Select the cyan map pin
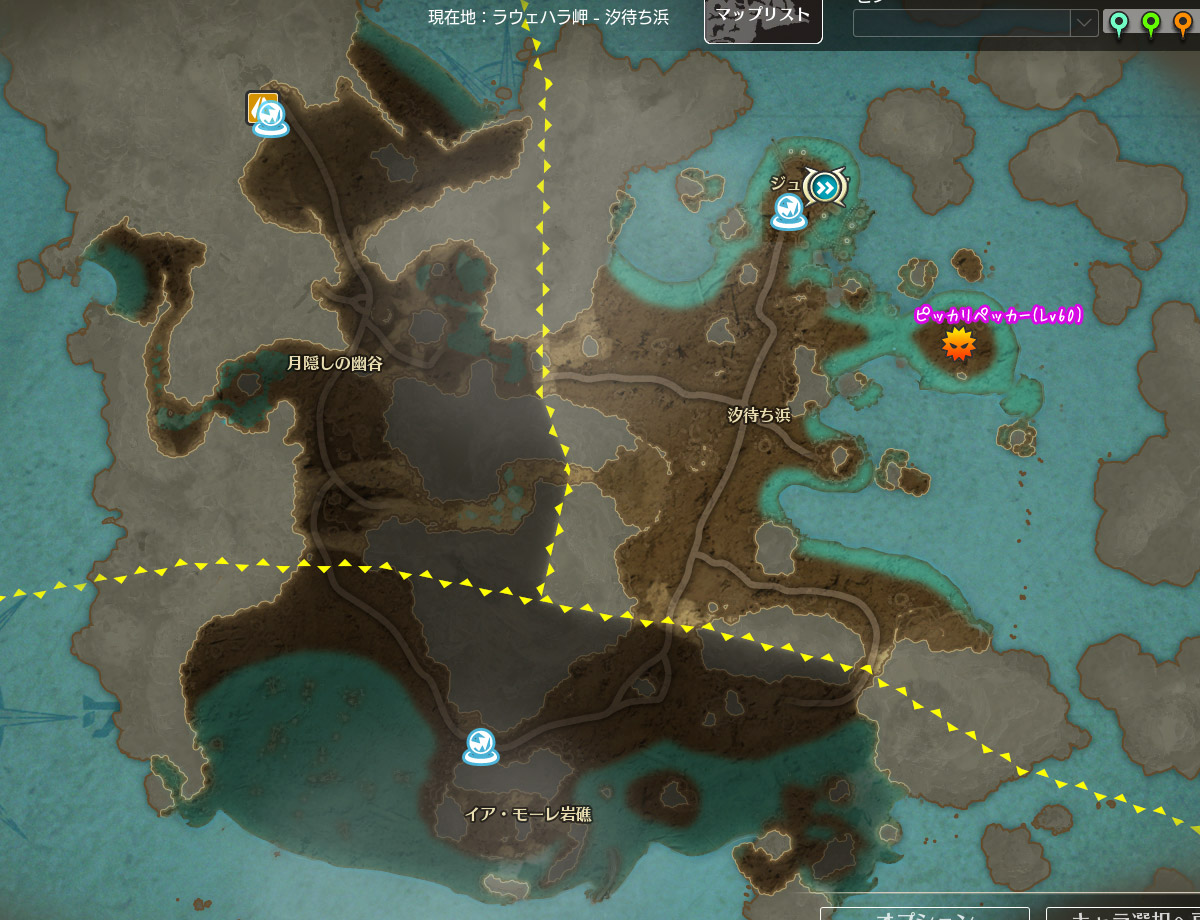 point(1119,23)
